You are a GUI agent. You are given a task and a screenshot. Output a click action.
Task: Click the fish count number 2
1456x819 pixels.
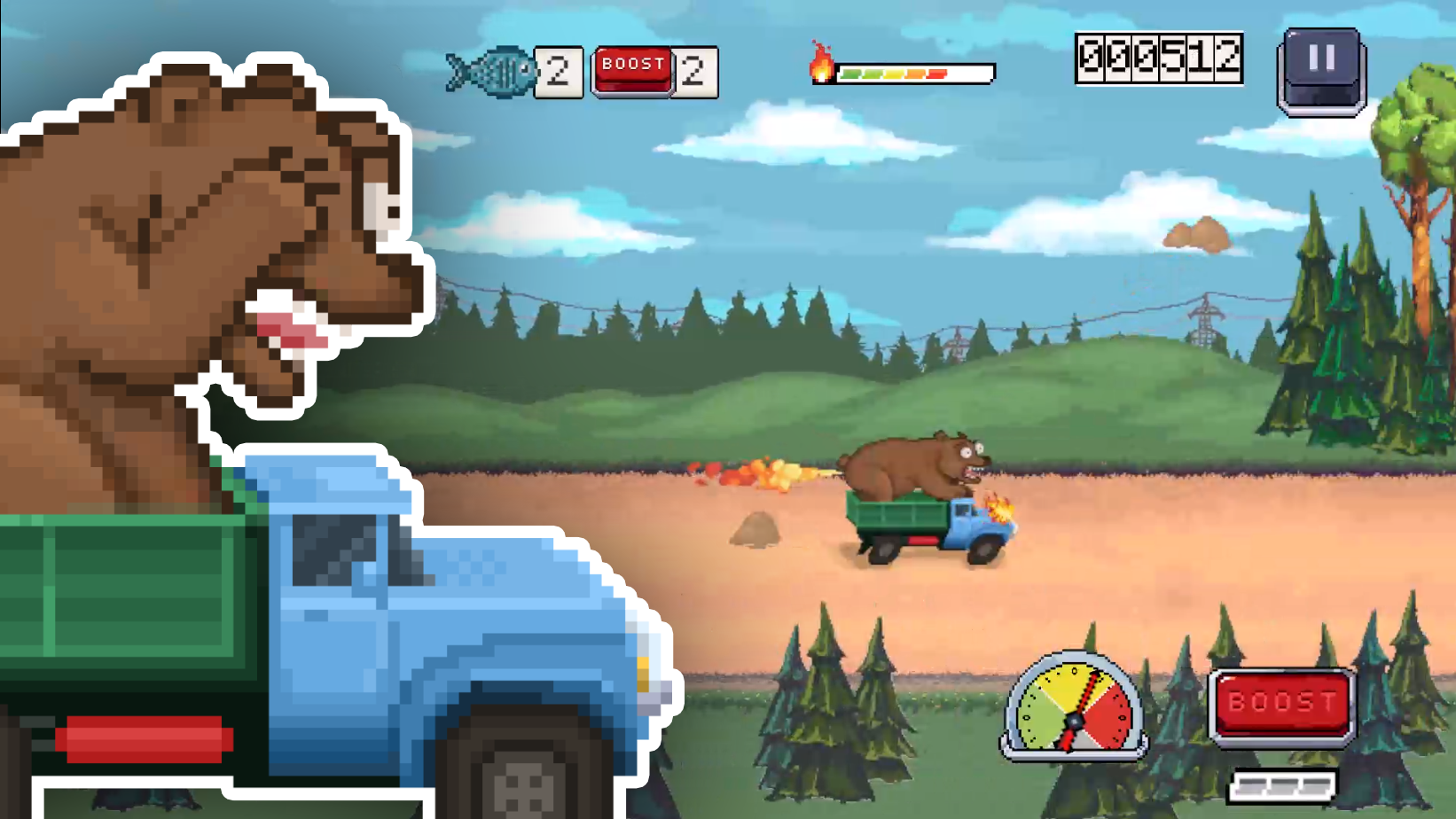click(x=558, y=69)
